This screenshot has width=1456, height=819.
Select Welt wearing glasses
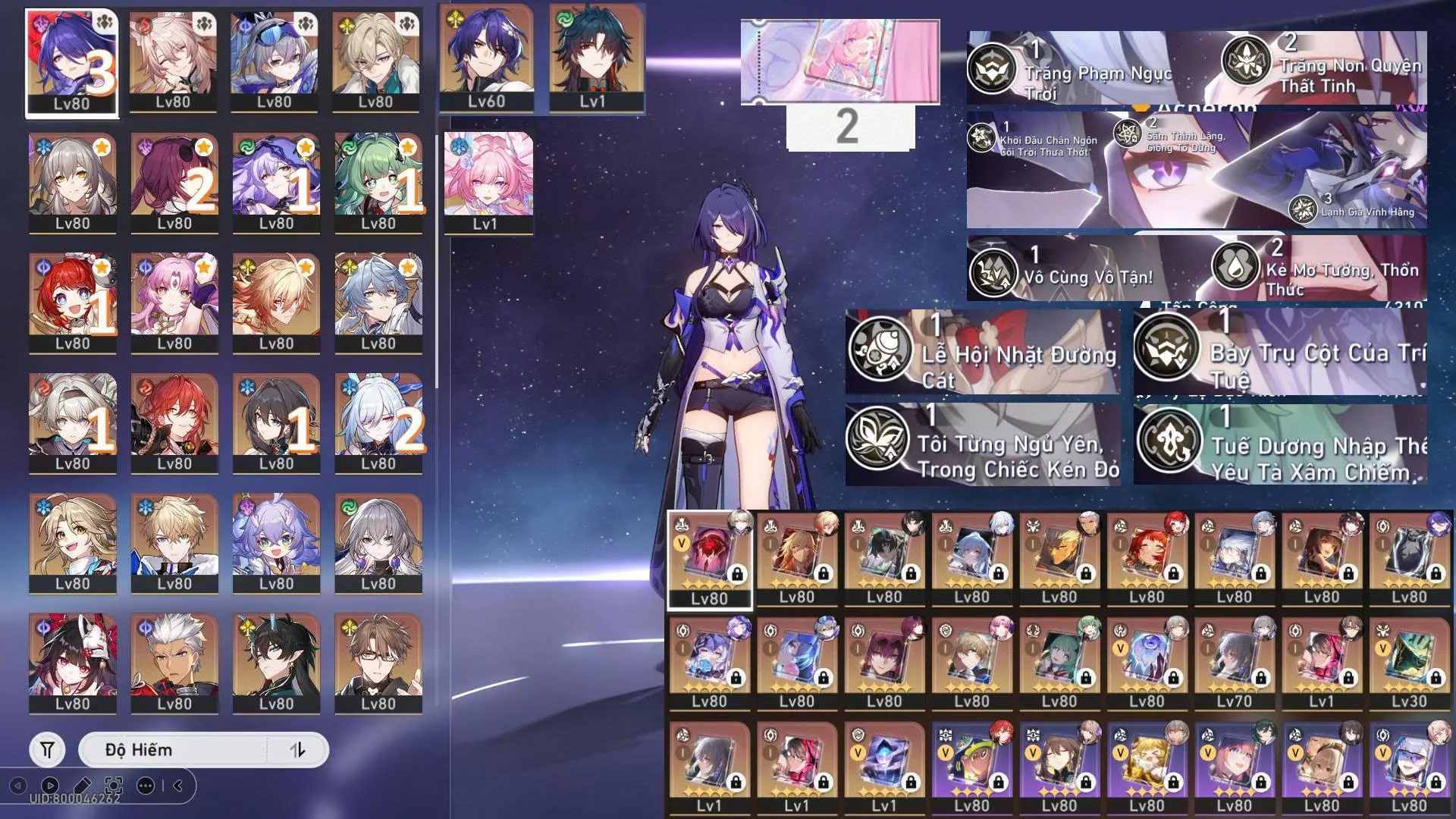click(378, 662)
